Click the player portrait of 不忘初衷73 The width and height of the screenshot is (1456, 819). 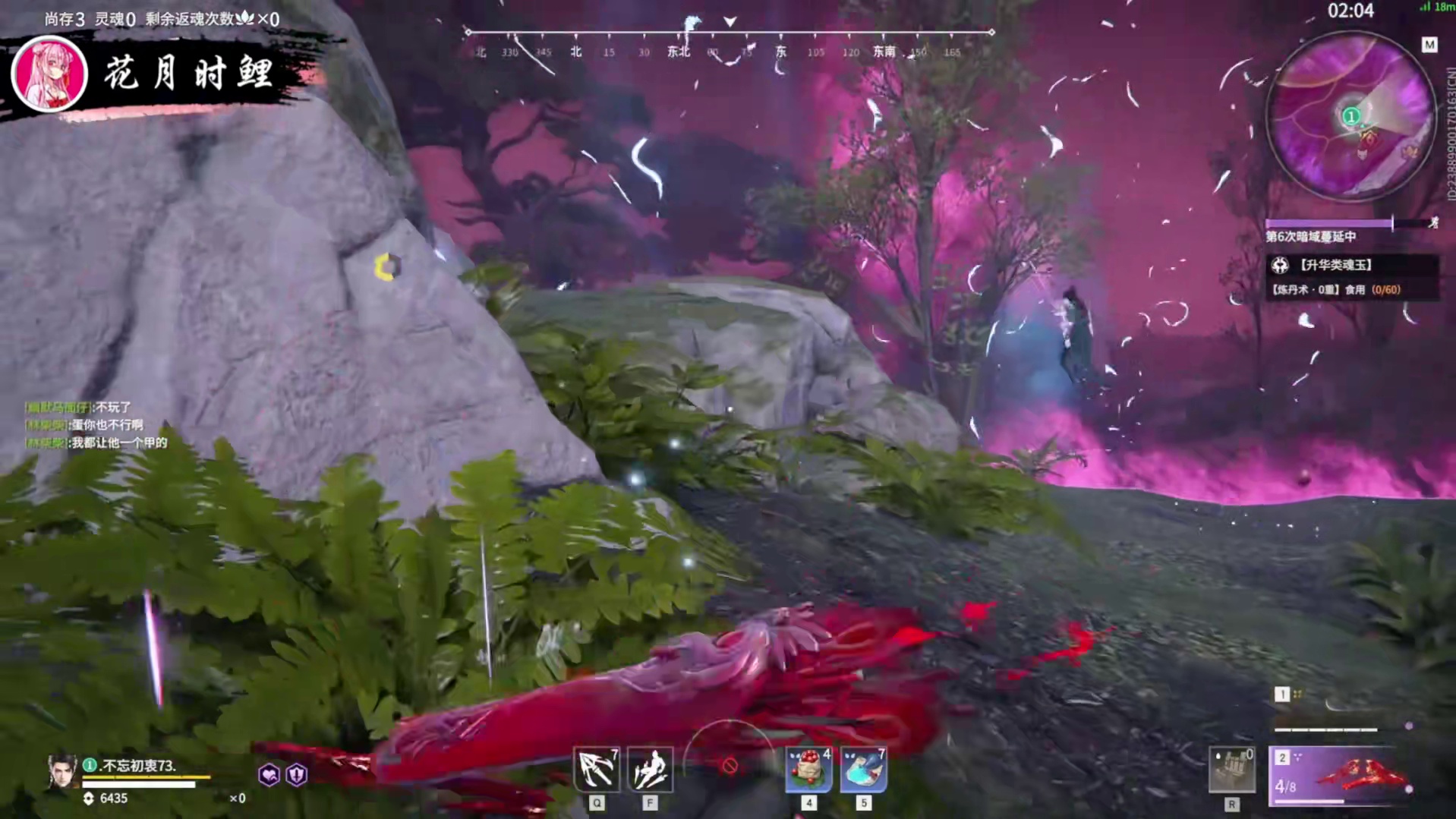(x=63, y=772)
